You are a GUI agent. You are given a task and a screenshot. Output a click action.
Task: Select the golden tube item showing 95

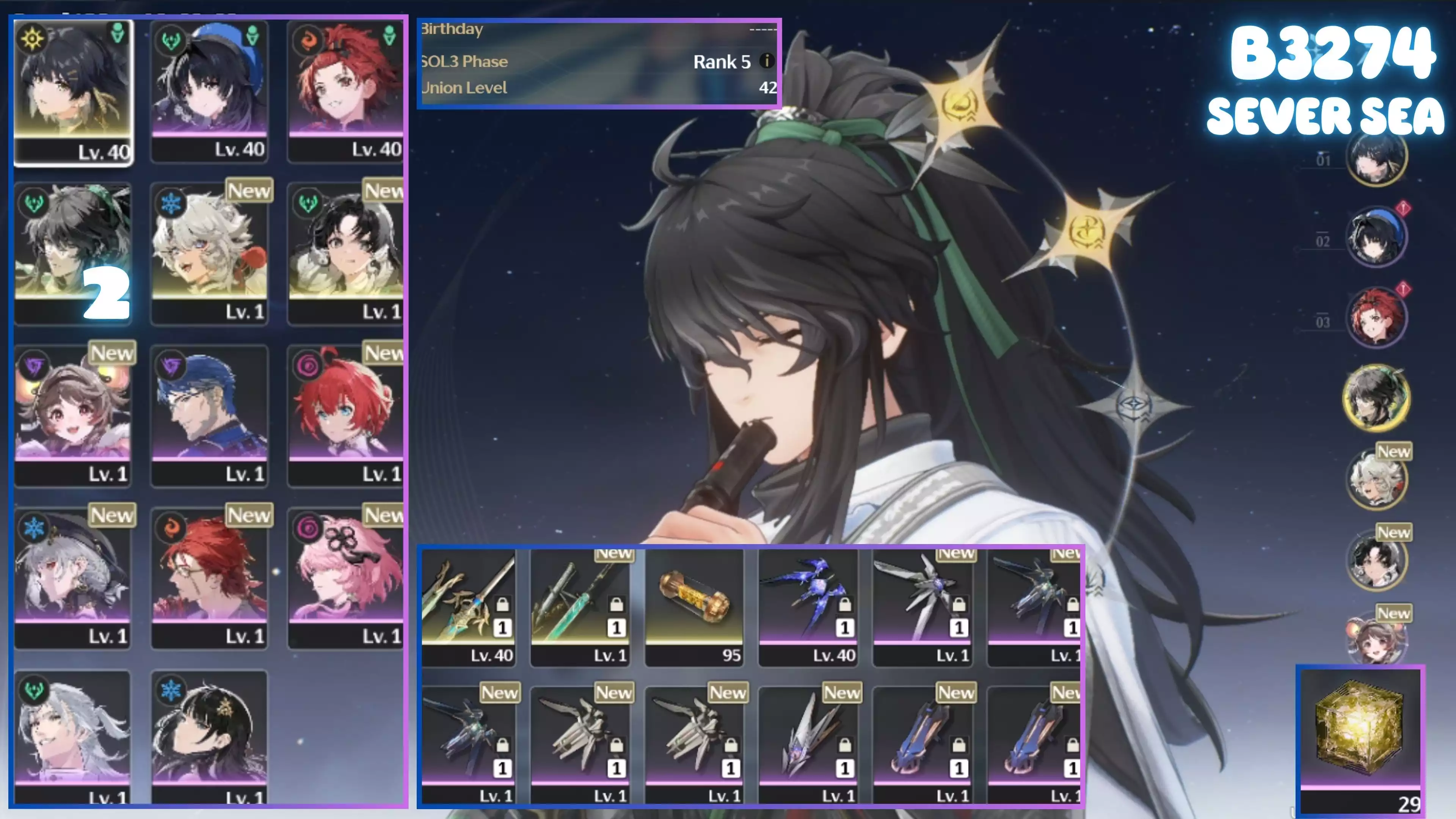pyautogui.click(x=694, y=607)
